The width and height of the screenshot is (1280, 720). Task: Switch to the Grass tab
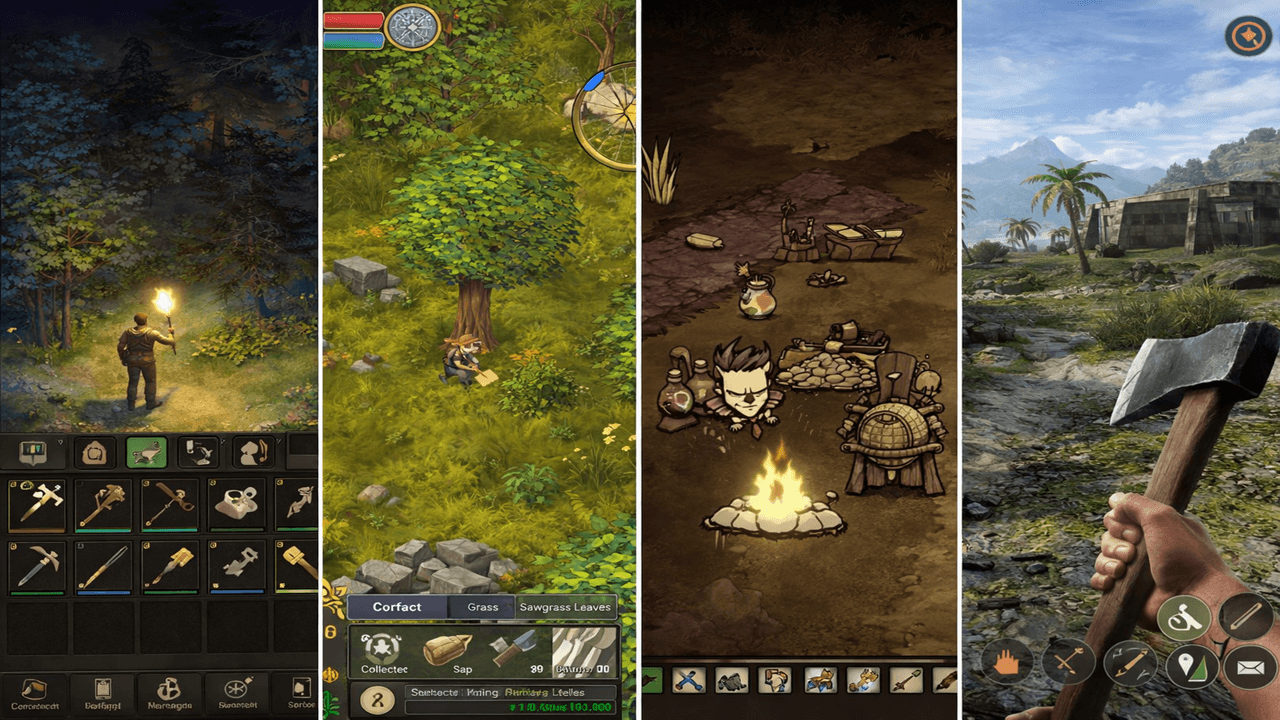[483, 606]
